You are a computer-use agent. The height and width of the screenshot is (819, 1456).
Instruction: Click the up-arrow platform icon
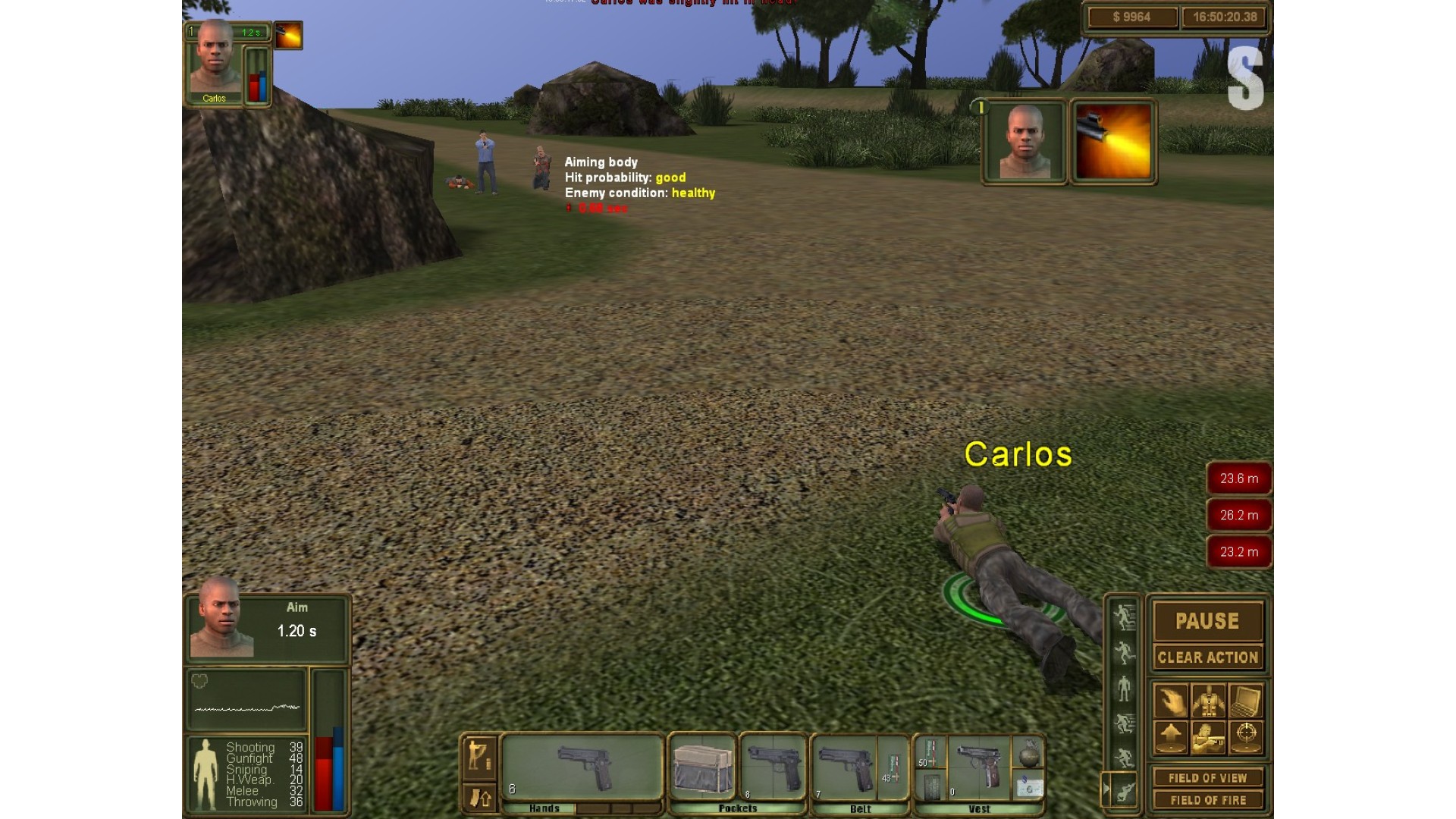click(1170, 736)
